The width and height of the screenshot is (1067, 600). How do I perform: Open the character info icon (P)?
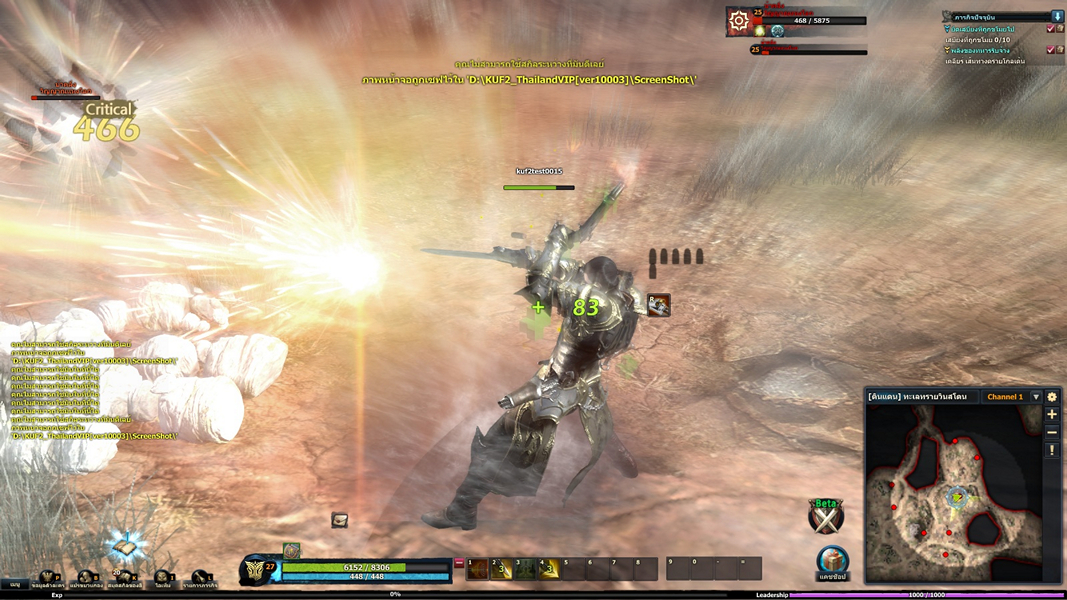[x=48, y=578]
